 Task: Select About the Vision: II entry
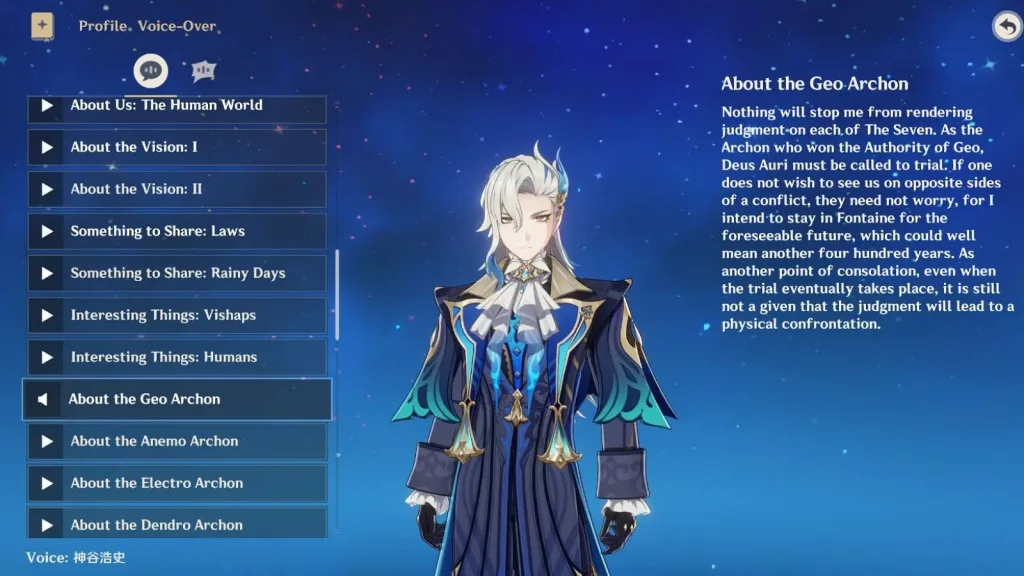click(x=176, y=189)
